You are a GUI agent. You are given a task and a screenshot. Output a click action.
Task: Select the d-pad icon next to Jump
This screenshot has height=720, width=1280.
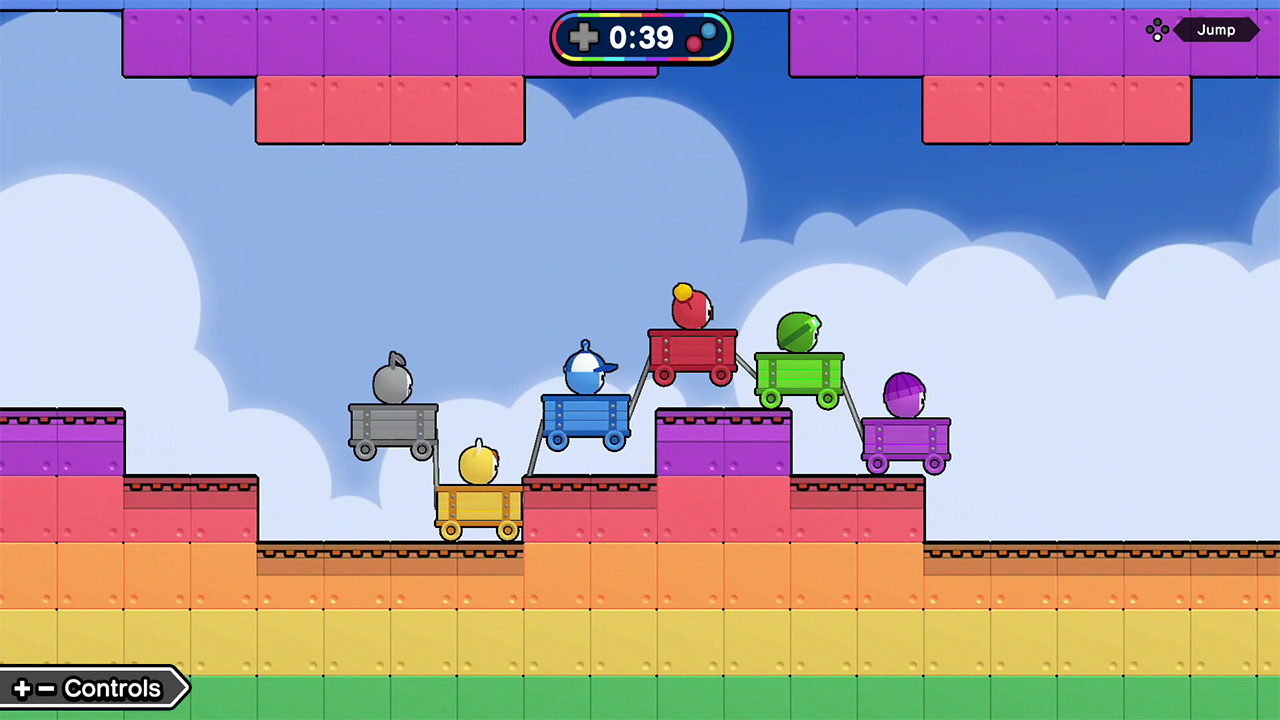click(x=1157, y=29)
